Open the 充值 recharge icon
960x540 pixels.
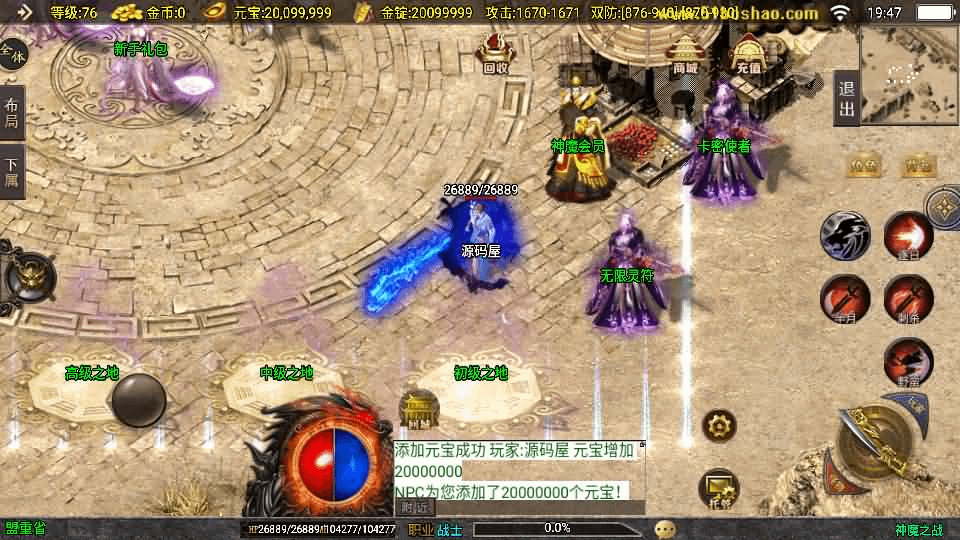(748, 55)
